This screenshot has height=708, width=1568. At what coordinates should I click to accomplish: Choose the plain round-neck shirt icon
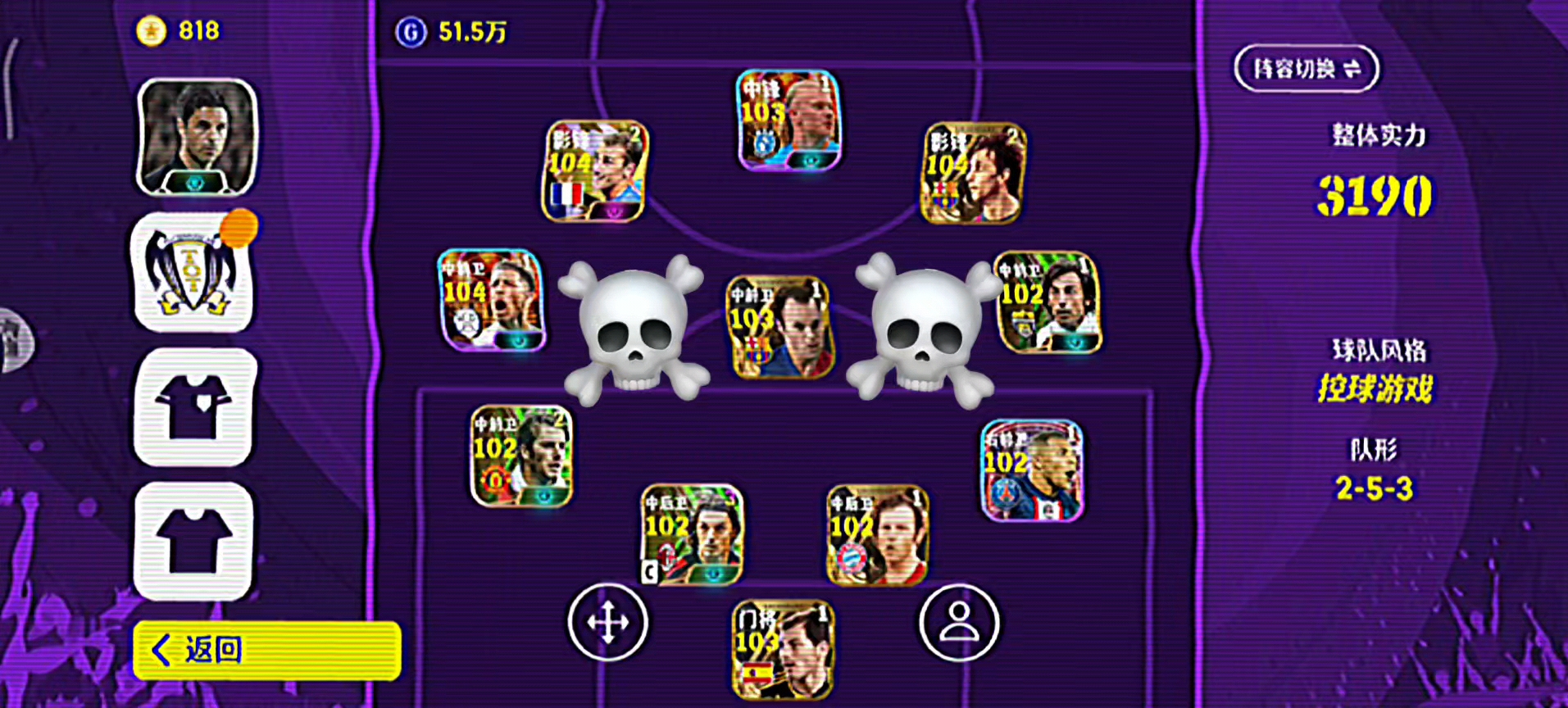[195, 541]
